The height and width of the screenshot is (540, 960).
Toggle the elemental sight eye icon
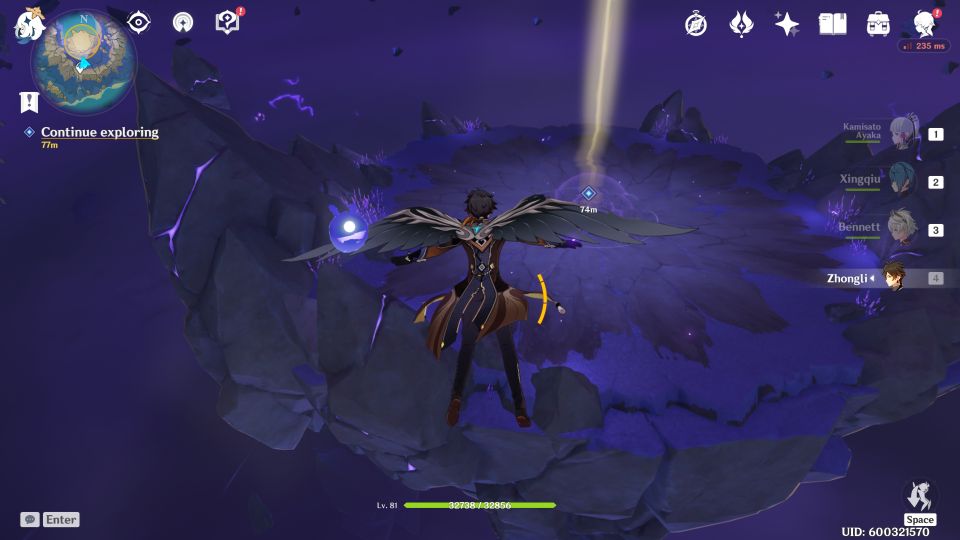point(138,23)
